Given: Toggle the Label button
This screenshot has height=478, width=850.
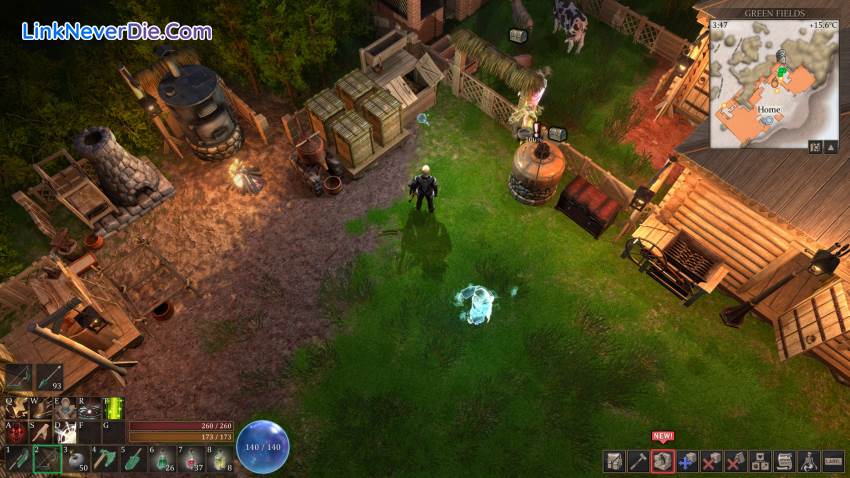Looking at the screenshot, I should click(x=833, y=461).
